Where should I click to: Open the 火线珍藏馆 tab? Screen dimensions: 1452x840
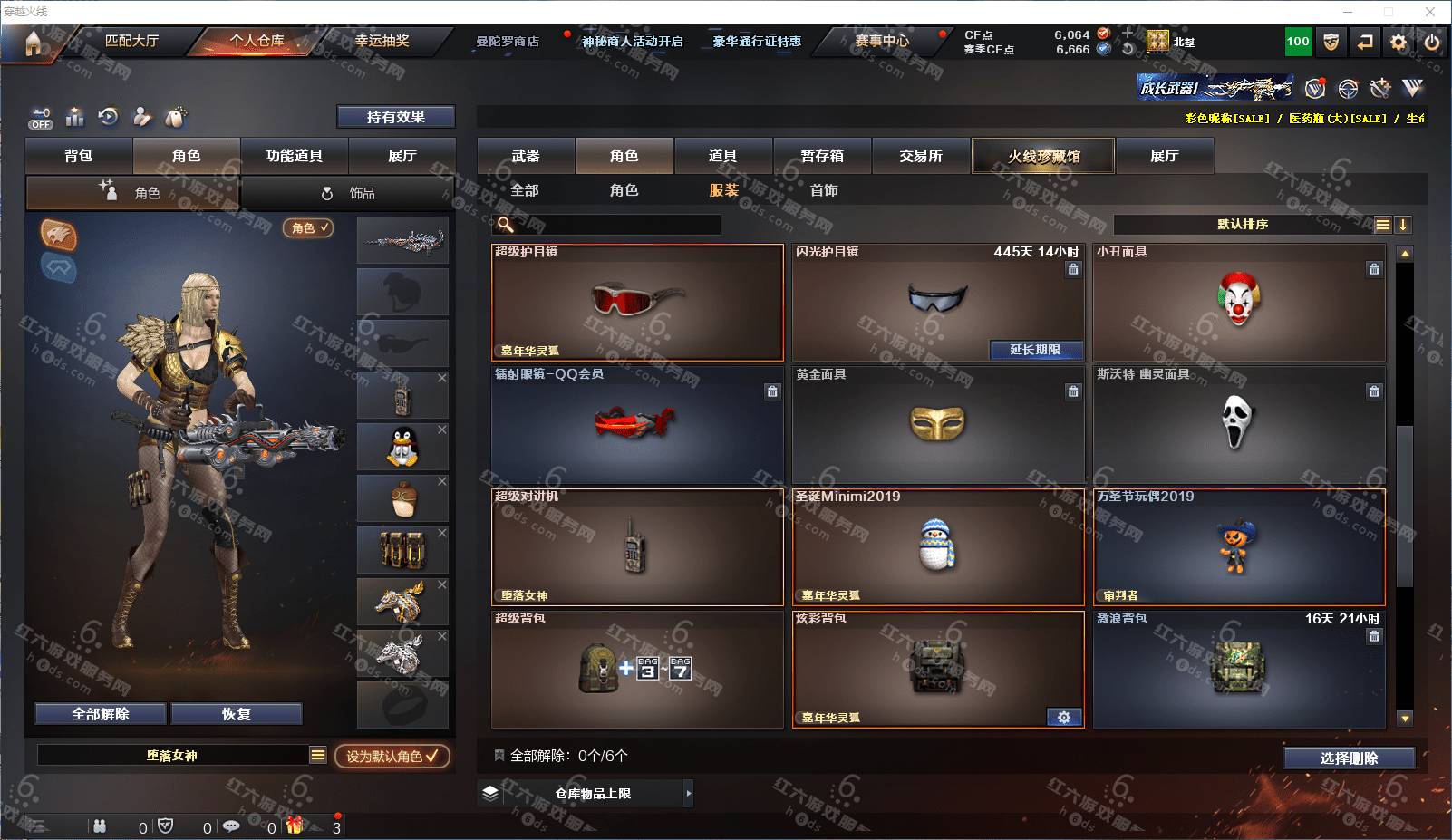pos(1043,156)
